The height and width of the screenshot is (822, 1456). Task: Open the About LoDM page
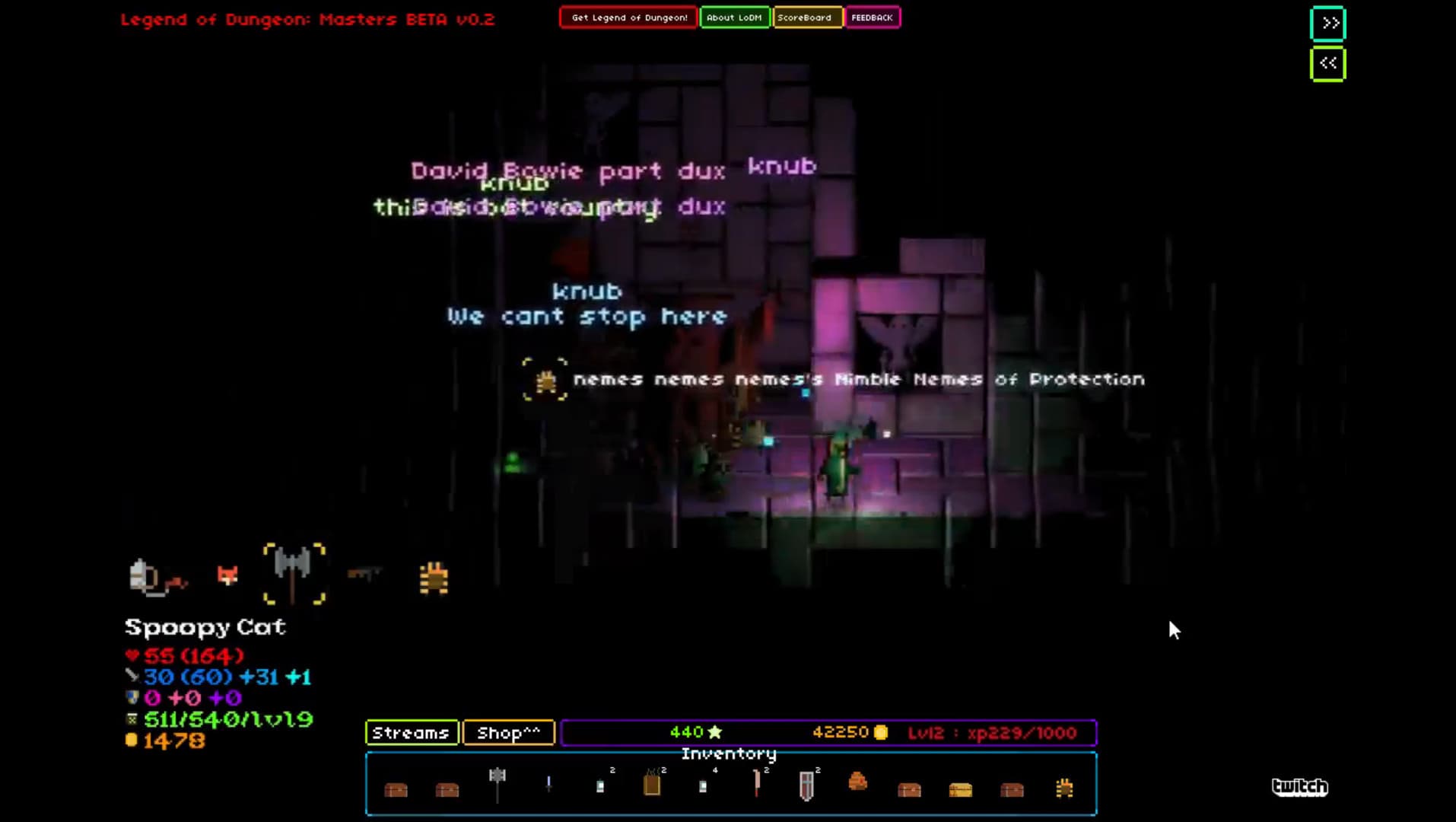735,17
